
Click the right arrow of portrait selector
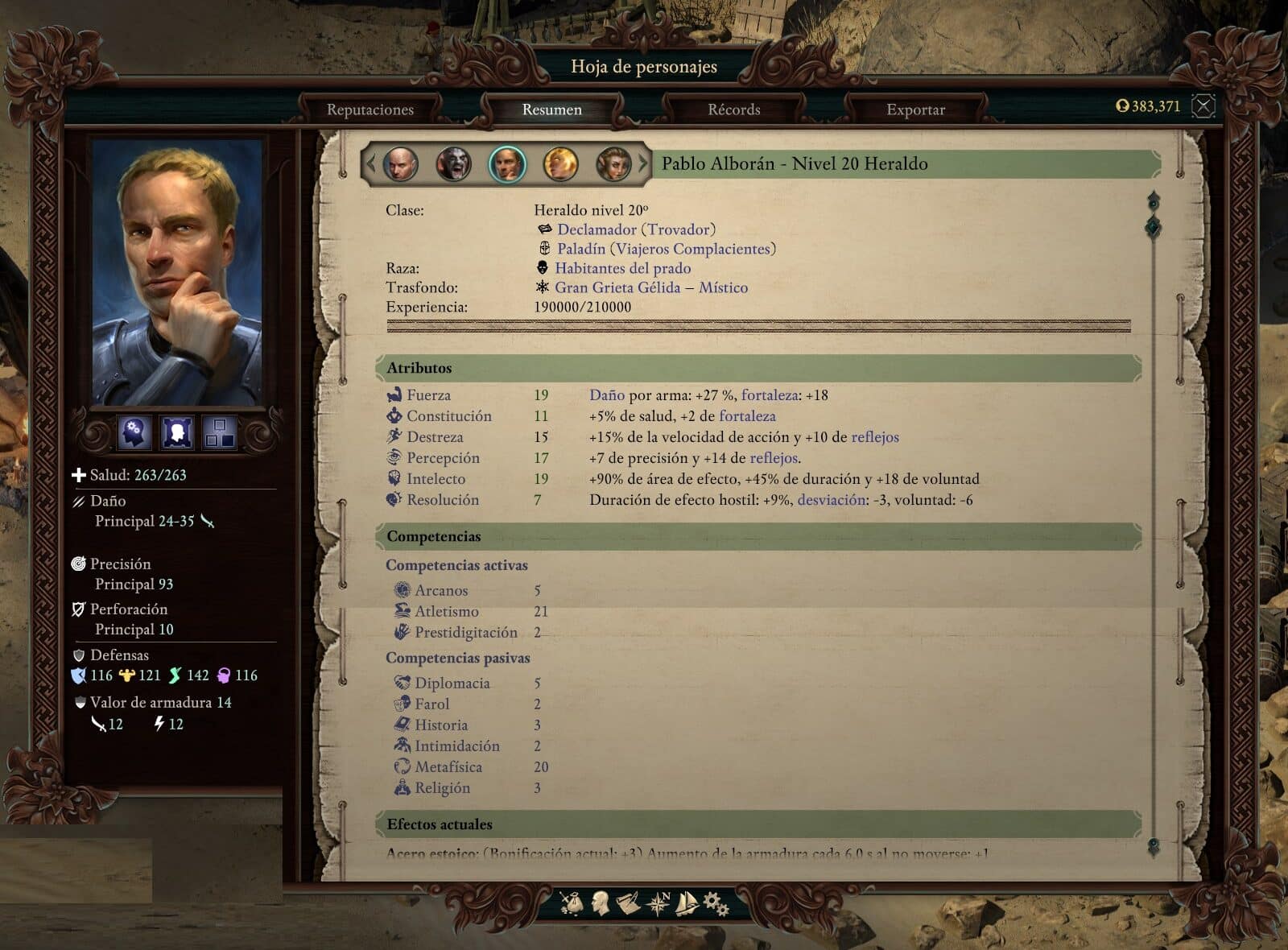coord(643,164)
